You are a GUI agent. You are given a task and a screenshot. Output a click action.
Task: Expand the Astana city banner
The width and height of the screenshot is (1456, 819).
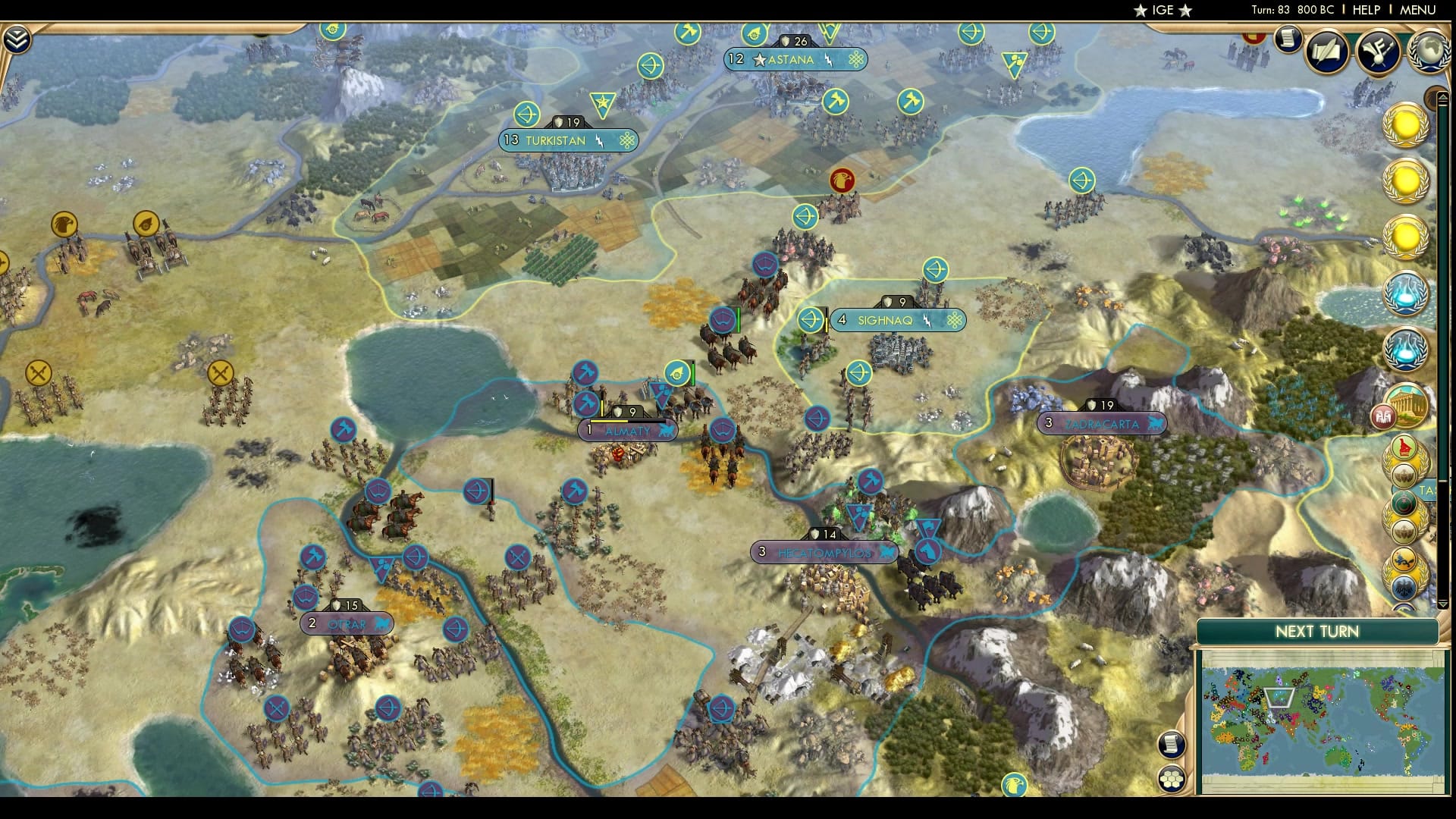795,60
